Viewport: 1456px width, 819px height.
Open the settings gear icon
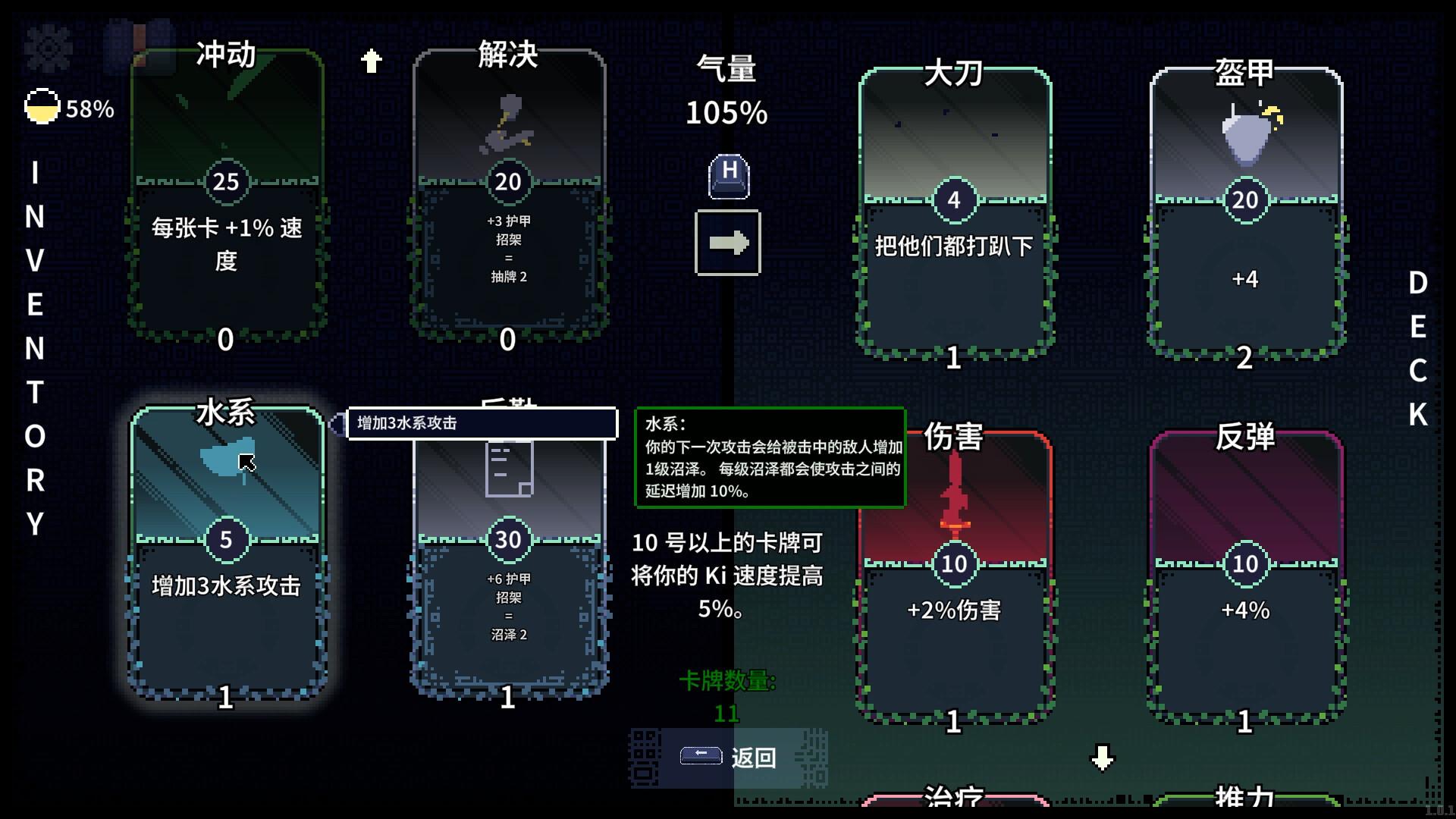tap(50, 47)
